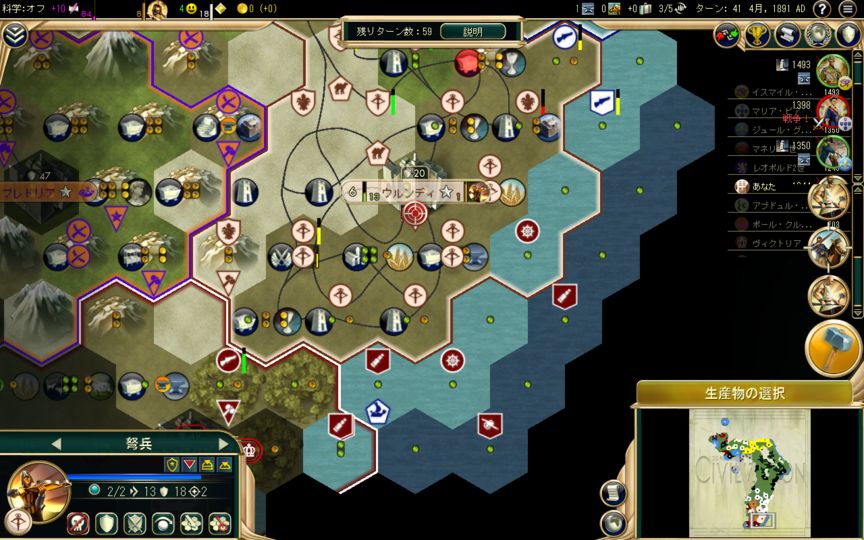Click the 説明 button in the turn banner
Screen dimensions: 864x540
473,31
